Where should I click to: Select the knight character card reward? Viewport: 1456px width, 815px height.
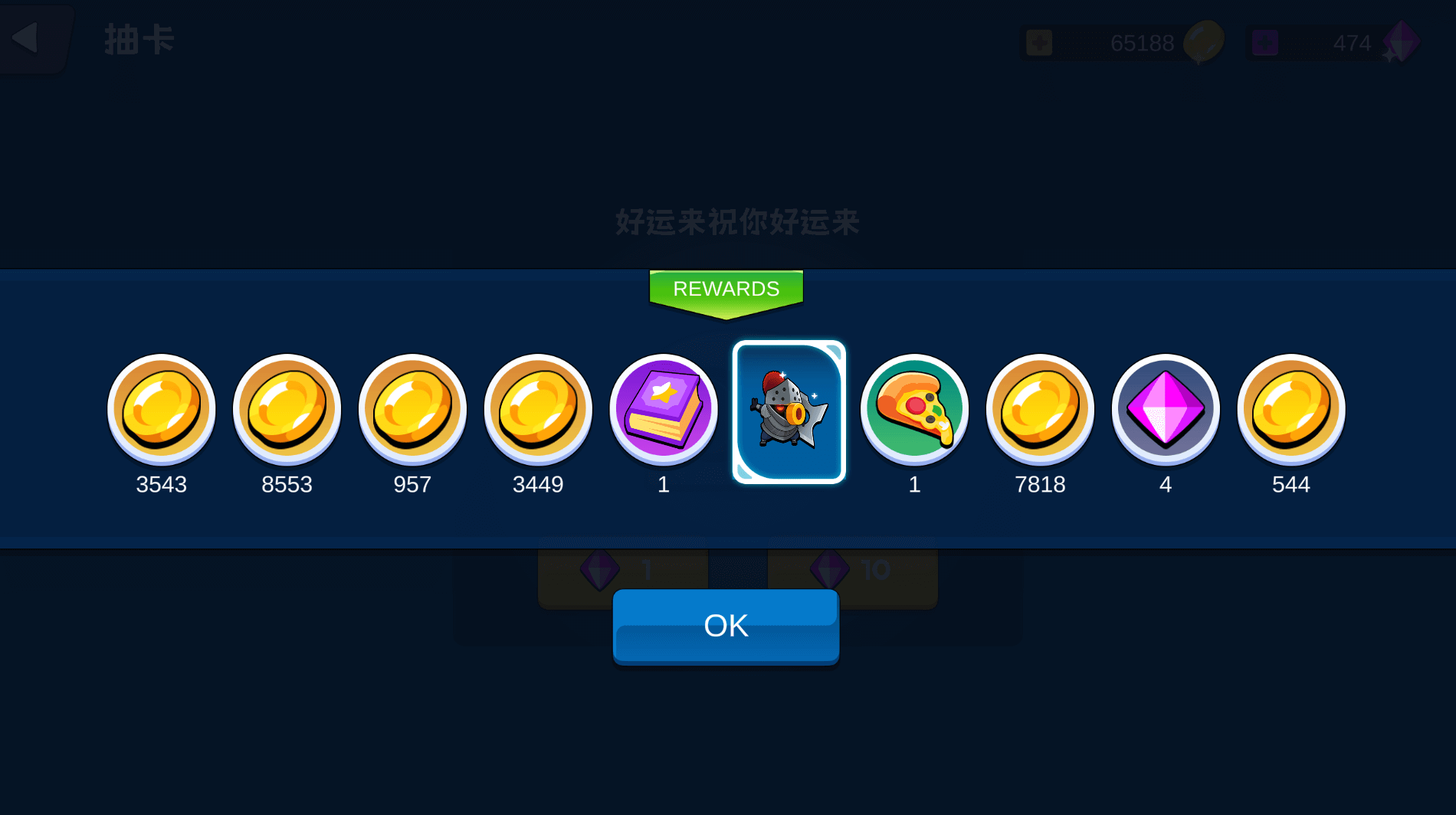[789, 412]
